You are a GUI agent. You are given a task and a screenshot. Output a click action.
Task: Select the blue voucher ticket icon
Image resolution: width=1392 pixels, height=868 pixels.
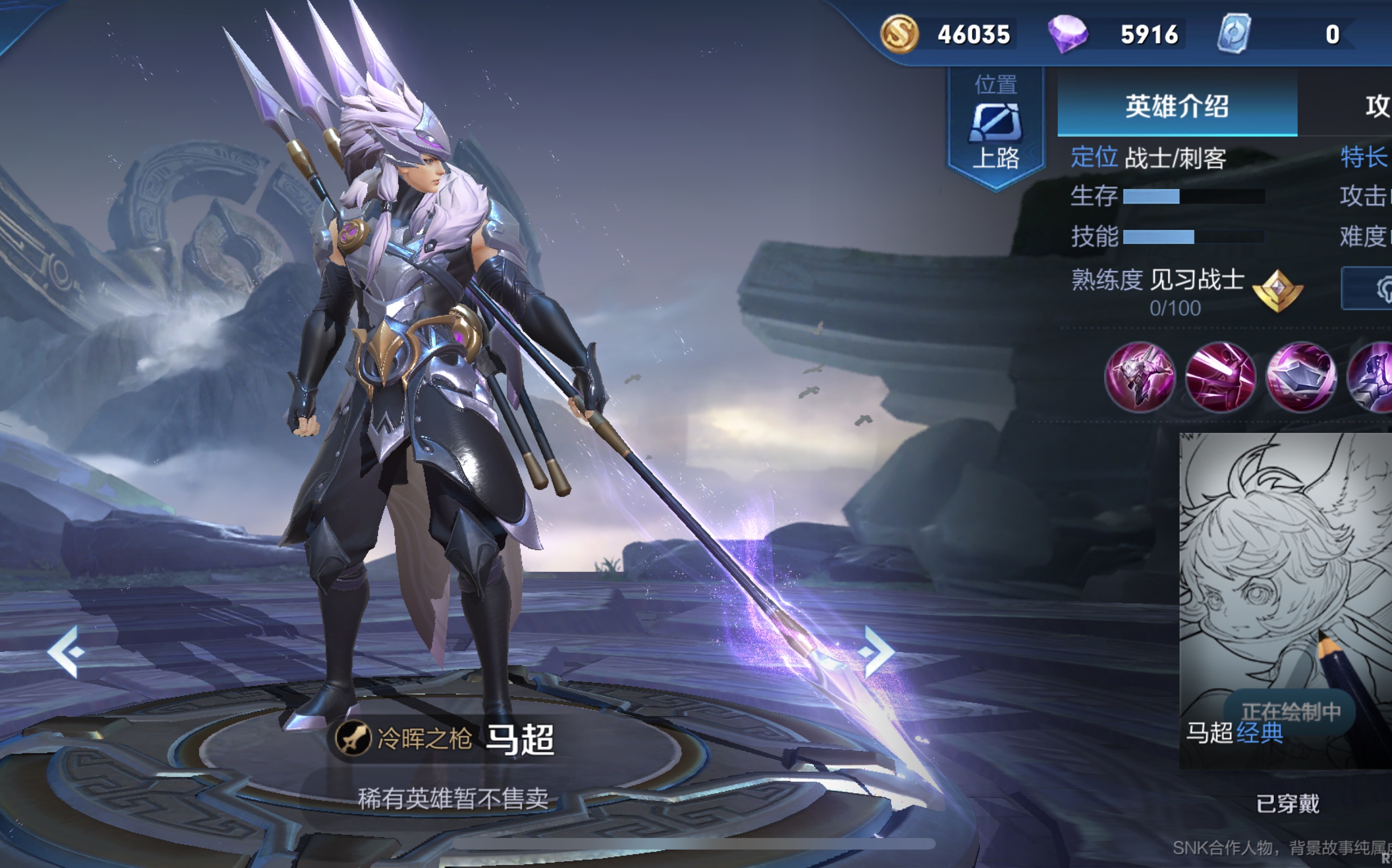1234,34
